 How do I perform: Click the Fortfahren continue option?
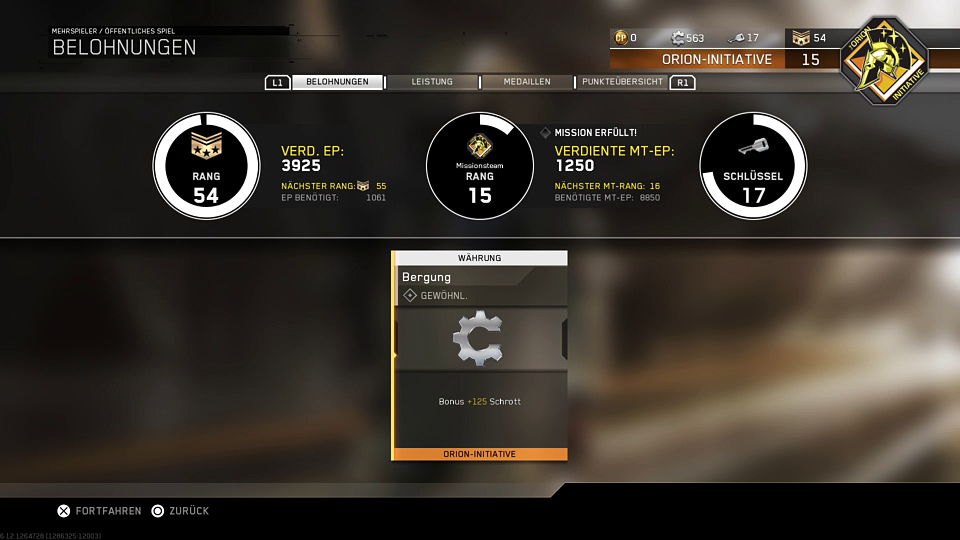[x=99, y=511]
